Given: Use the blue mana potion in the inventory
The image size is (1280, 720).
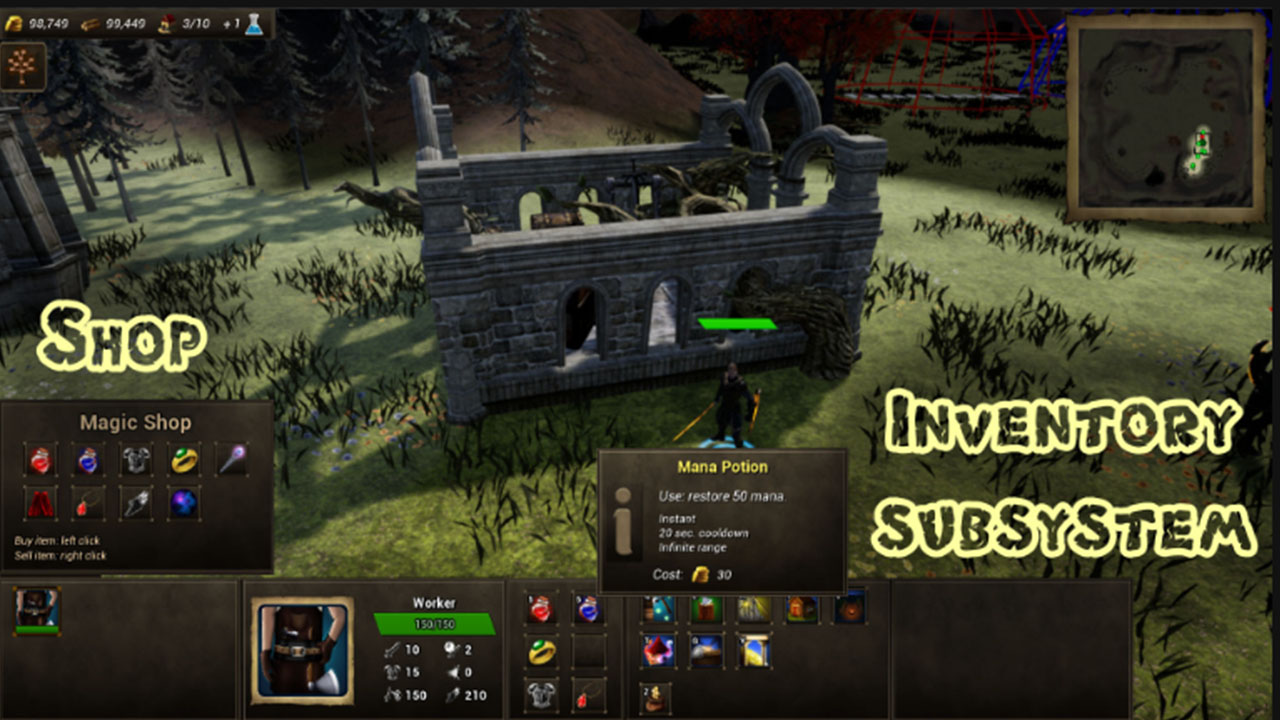Looking at the screenshot, I should point(588,608).
